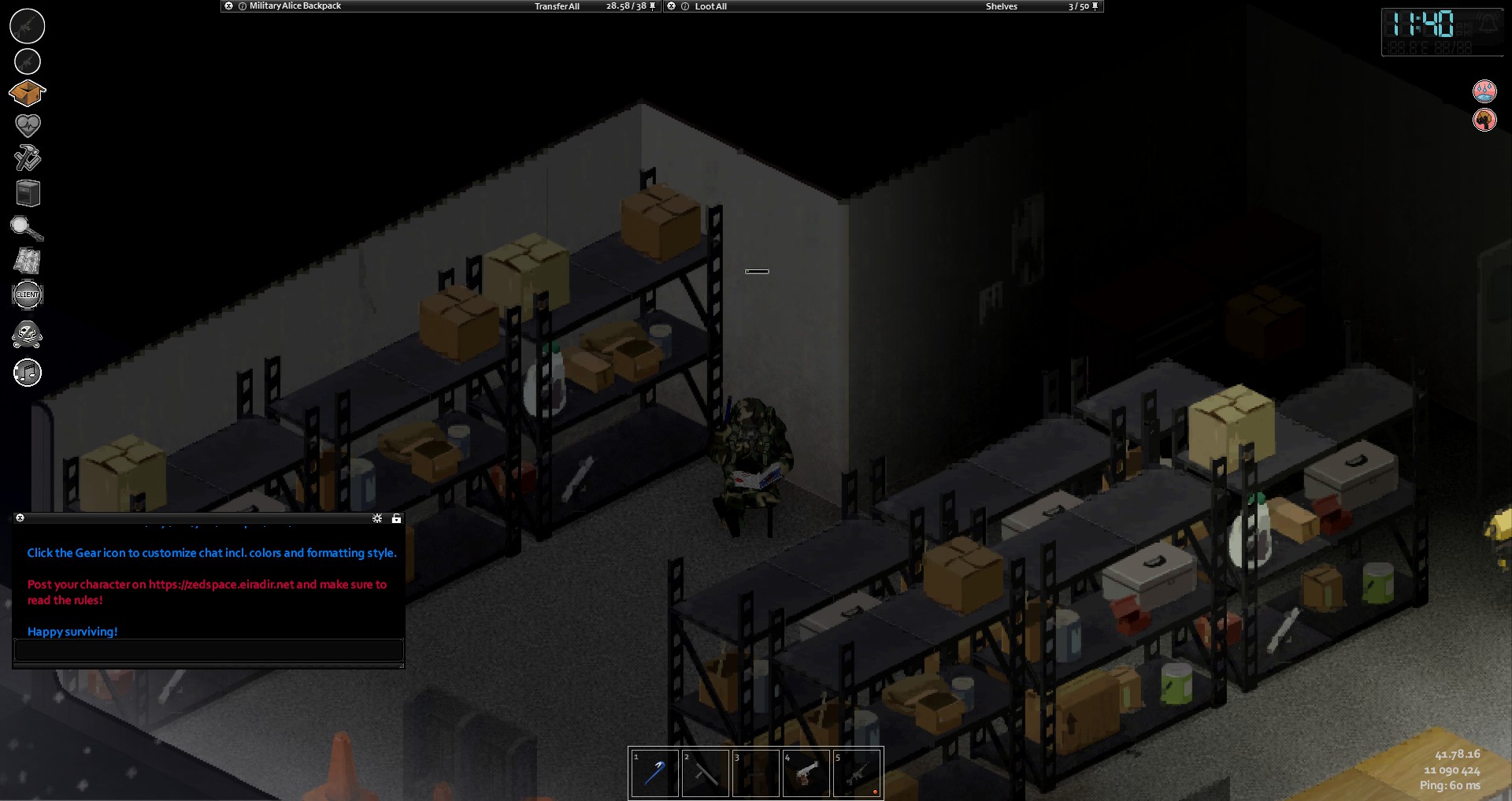Image resolution: width=1512 pixels, height=801 pixels.
Task: Close the Military Alice Backpack panel
Action: click(x=228, y=6)
